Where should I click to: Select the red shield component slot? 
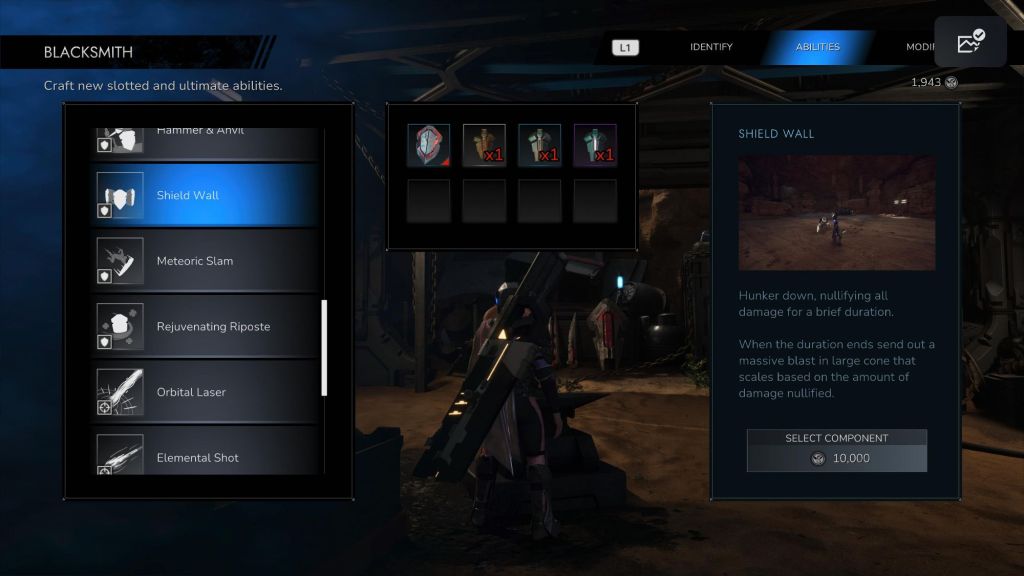(x=428, y=145)
